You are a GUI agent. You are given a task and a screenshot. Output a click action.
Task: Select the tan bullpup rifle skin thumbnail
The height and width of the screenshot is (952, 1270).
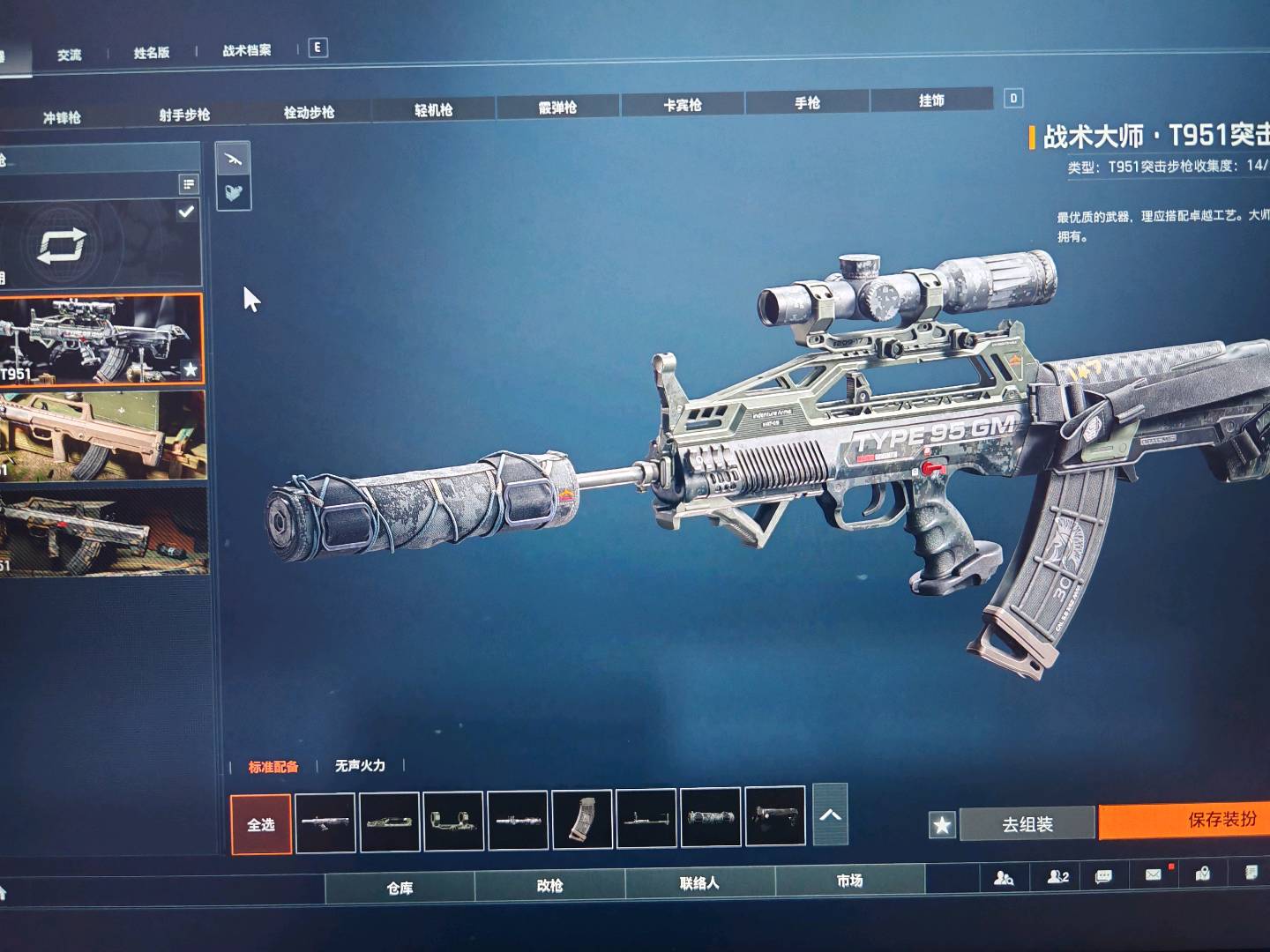pos(102,436)
